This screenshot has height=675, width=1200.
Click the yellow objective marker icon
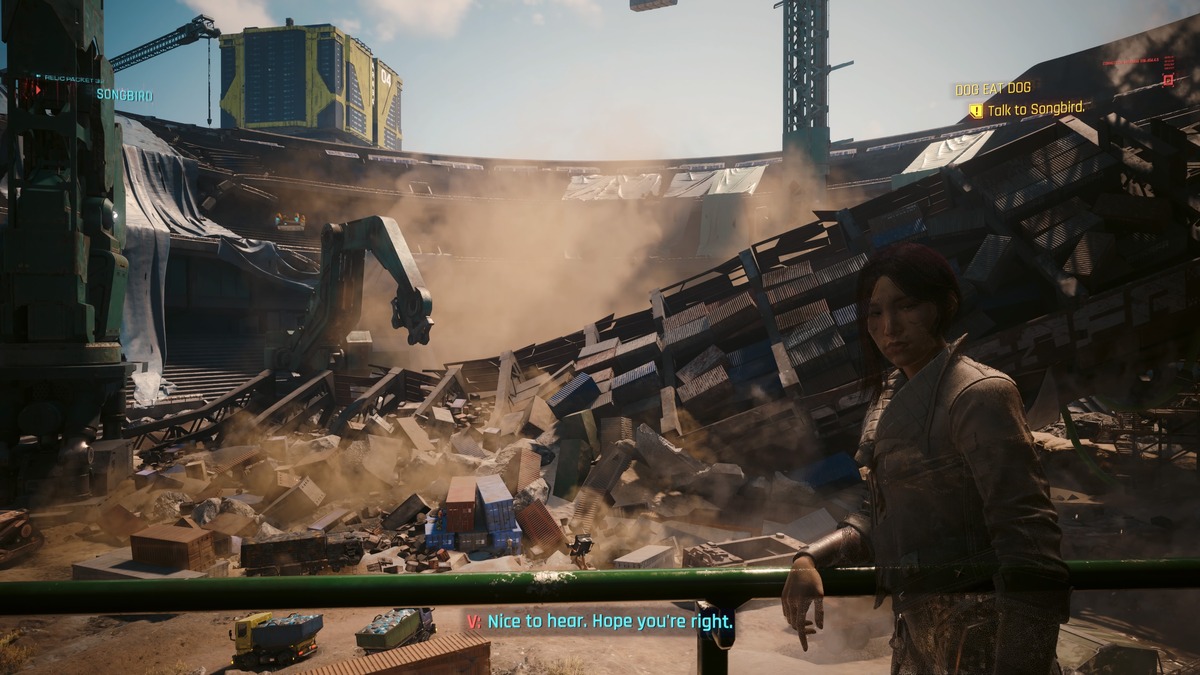pyautogui.click(x=975, y=110)
